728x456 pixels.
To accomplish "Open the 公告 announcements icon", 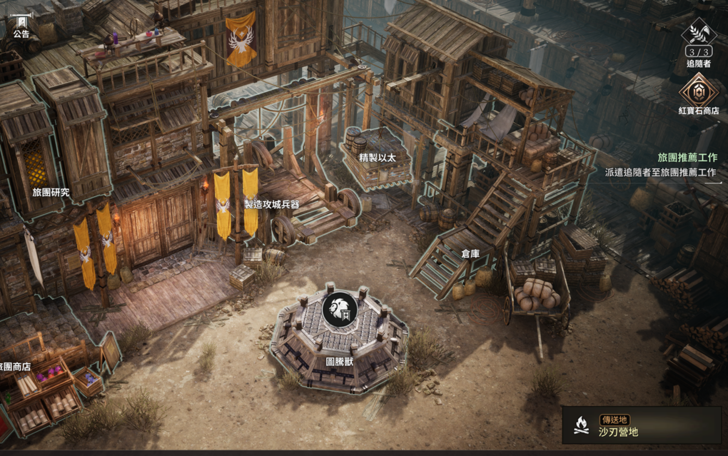I will tap(21, 24).
